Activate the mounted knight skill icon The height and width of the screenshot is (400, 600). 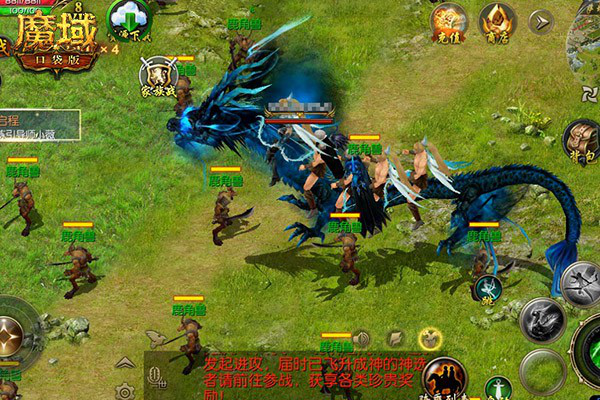click(x=444, y=377)
